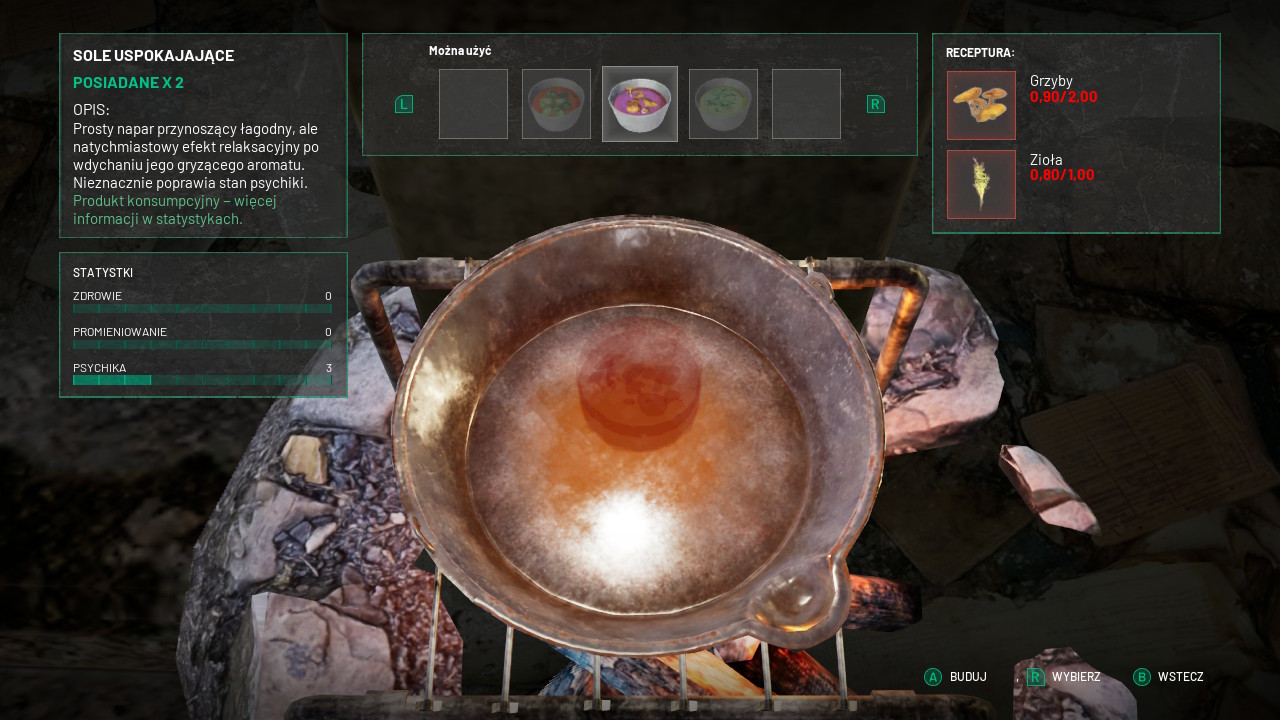Select the red soup recipe bowl
Screen dimensions: 1280x720
pos(556,104)
